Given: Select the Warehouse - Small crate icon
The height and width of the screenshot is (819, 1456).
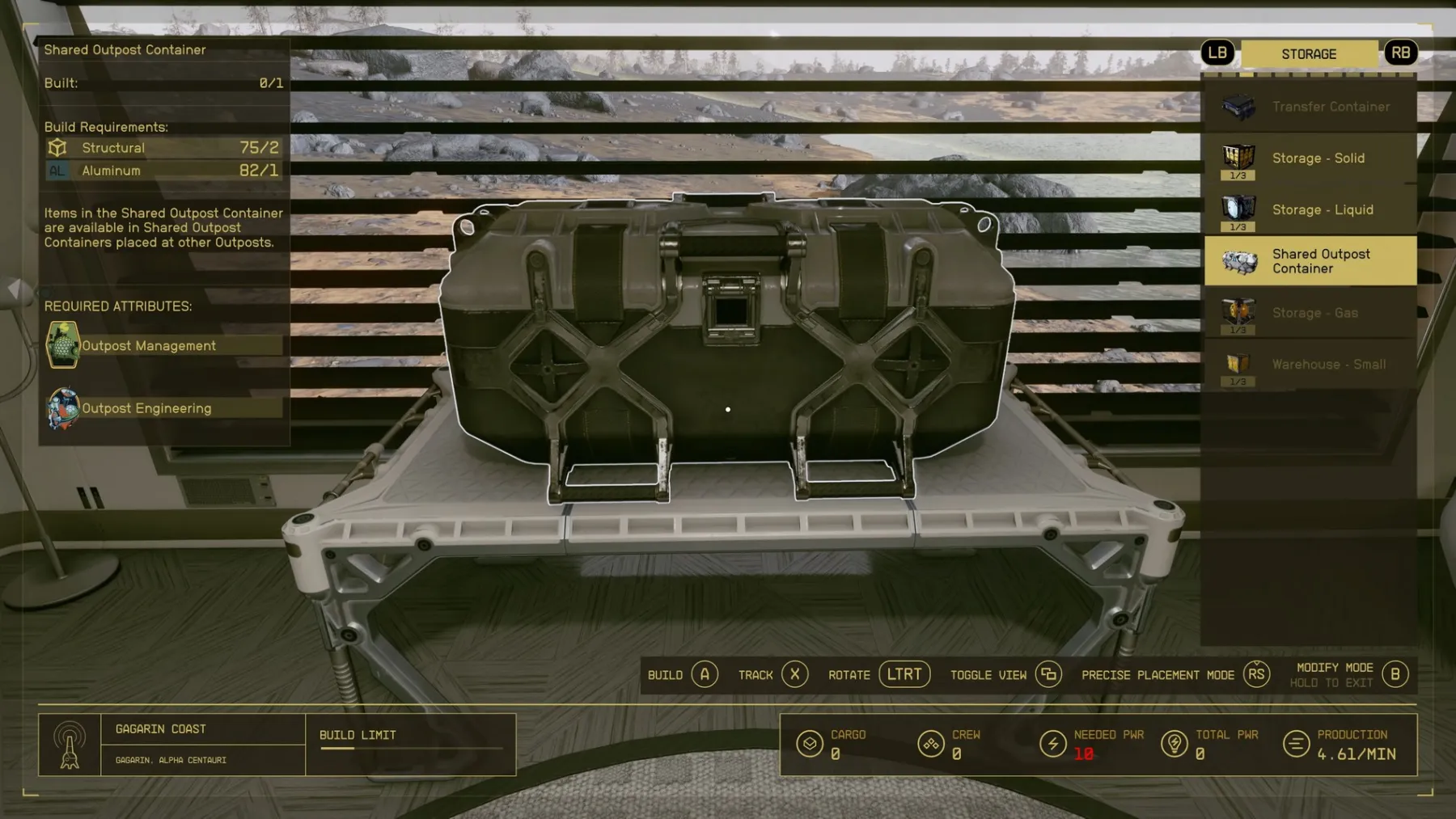Looking at the screenshot, I should 1238,364.
